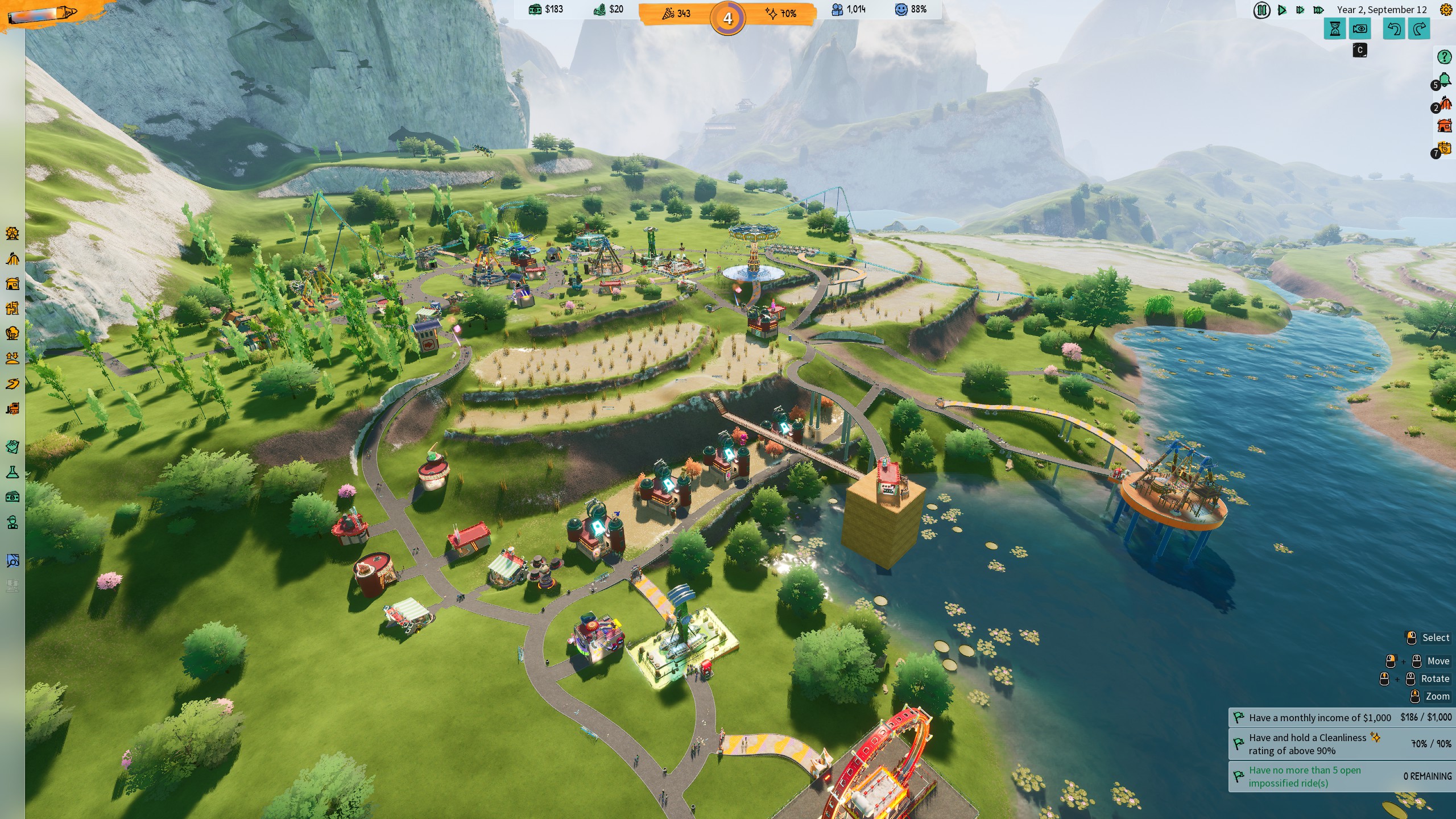Show the bell notifications list
1456x819 pixels.
click(1443, 81)
